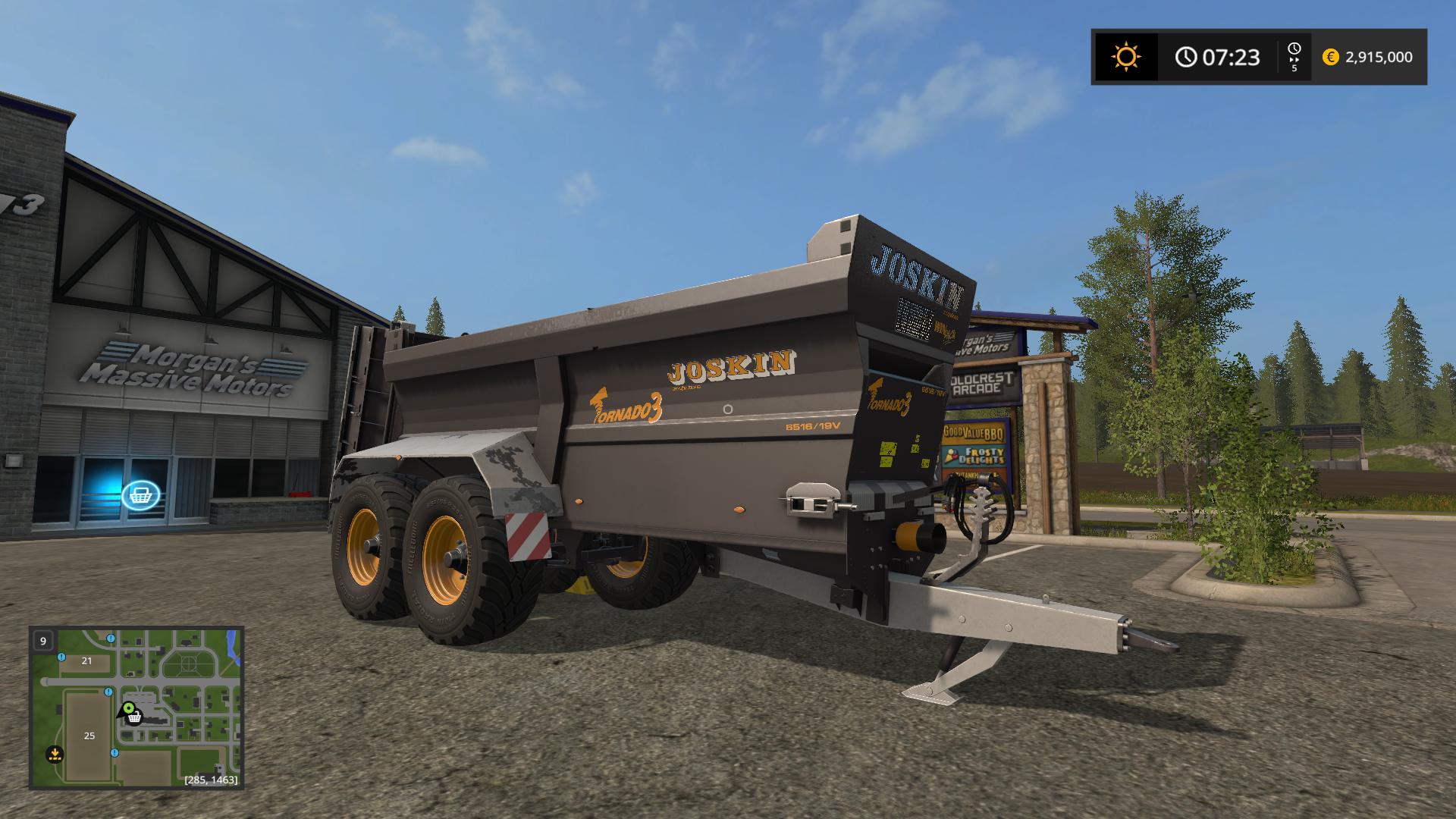Click the euro coin money icon
The image size is (1456, 819).
coord(1330,57)
